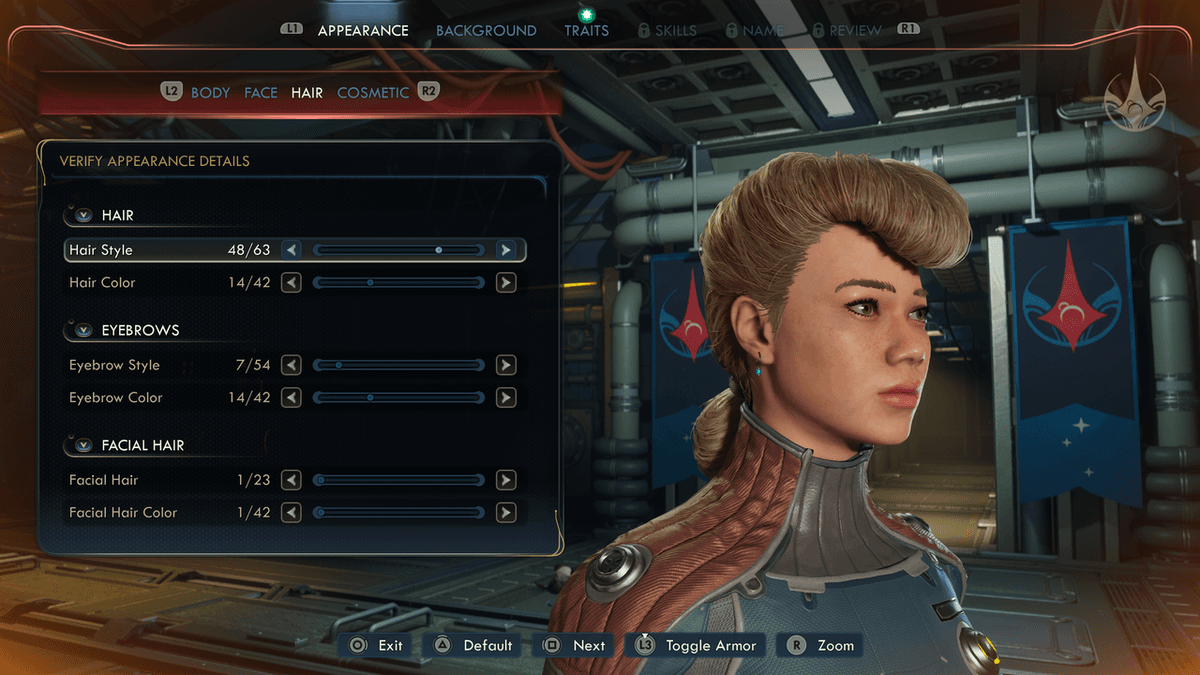Choose the next Facial Hair option
Screen dimensions: 1200x675
tap(506, 480)
